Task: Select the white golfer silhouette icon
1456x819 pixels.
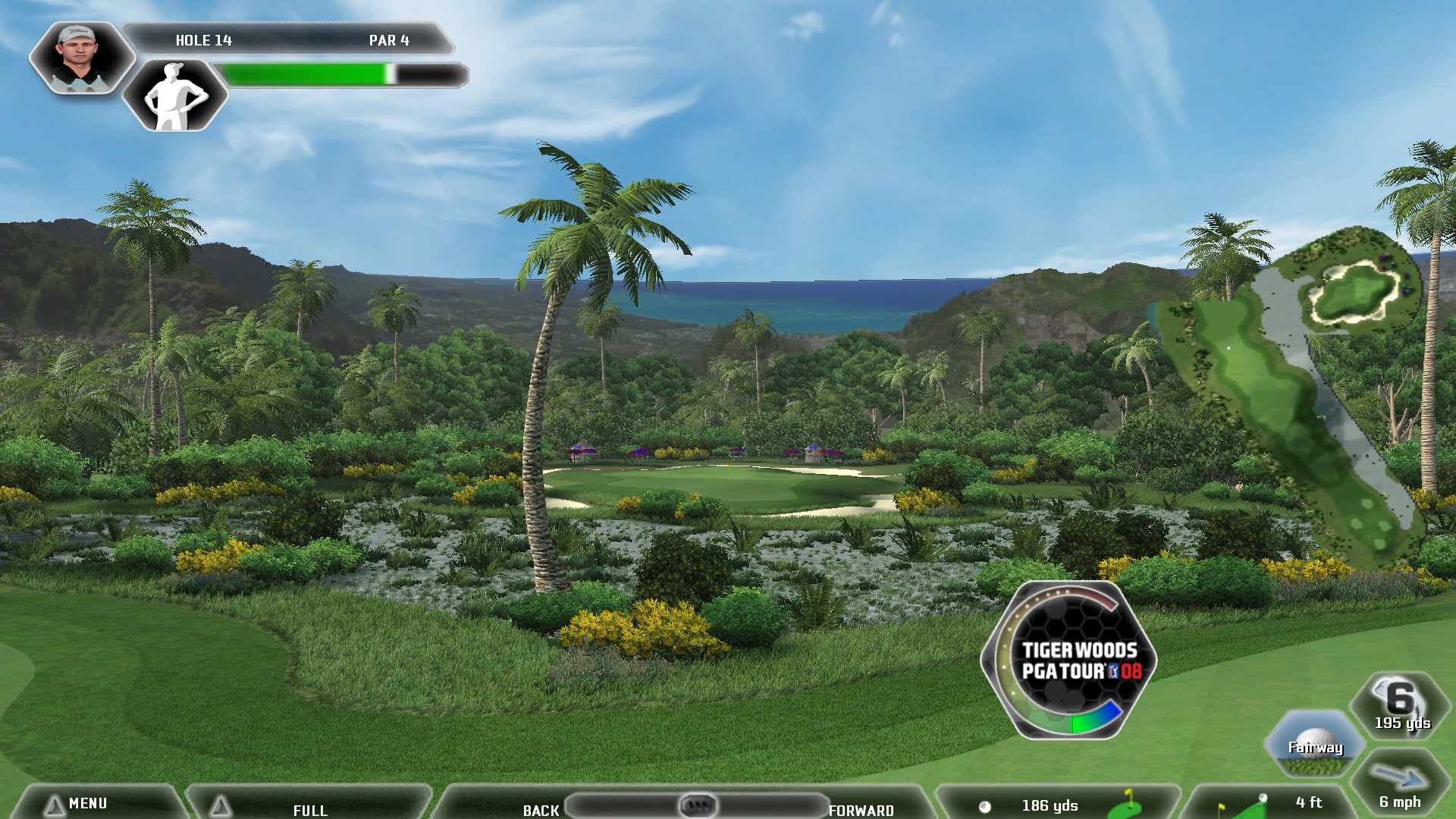Action: pyautogui.click(x=175, y=96)
